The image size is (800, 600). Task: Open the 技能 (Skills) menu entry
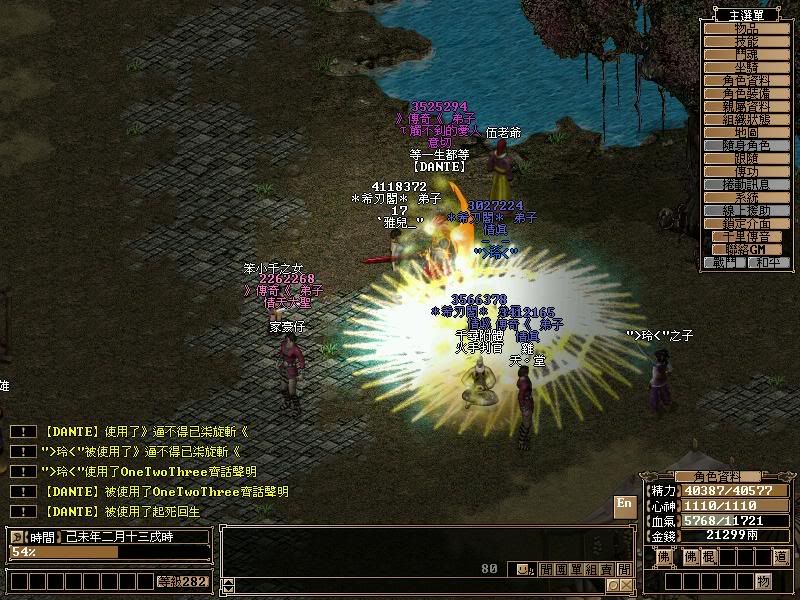[745, 41]
